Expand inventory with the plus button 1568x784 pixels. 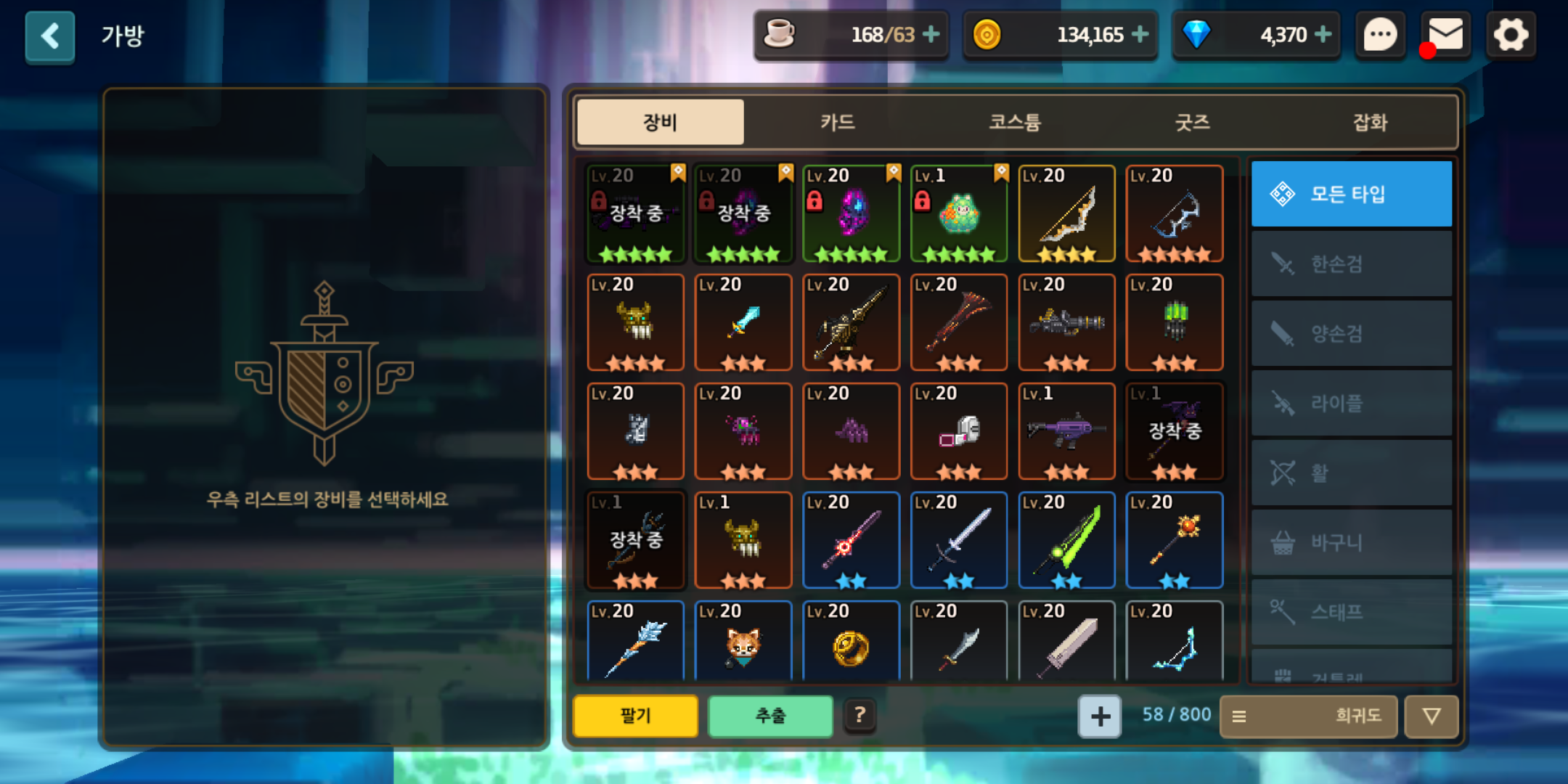(1100, 716)
